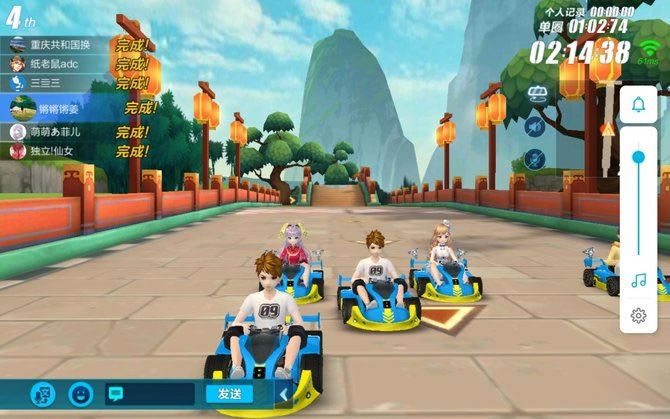This screenshot has height=419, width=670.
Task: Click the 发送 send button
Action: coord(229,394)
